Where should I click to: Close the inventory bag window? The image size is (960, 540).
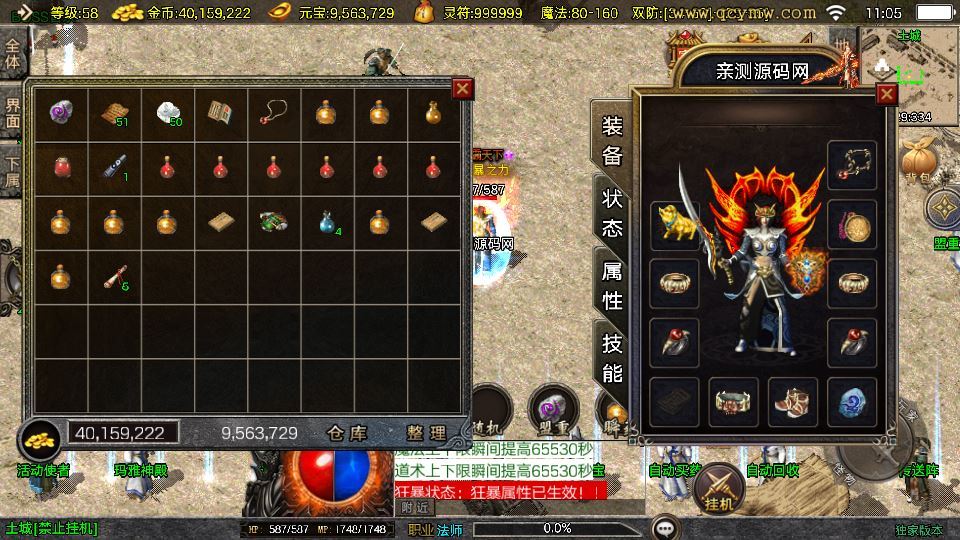(462, 88)
